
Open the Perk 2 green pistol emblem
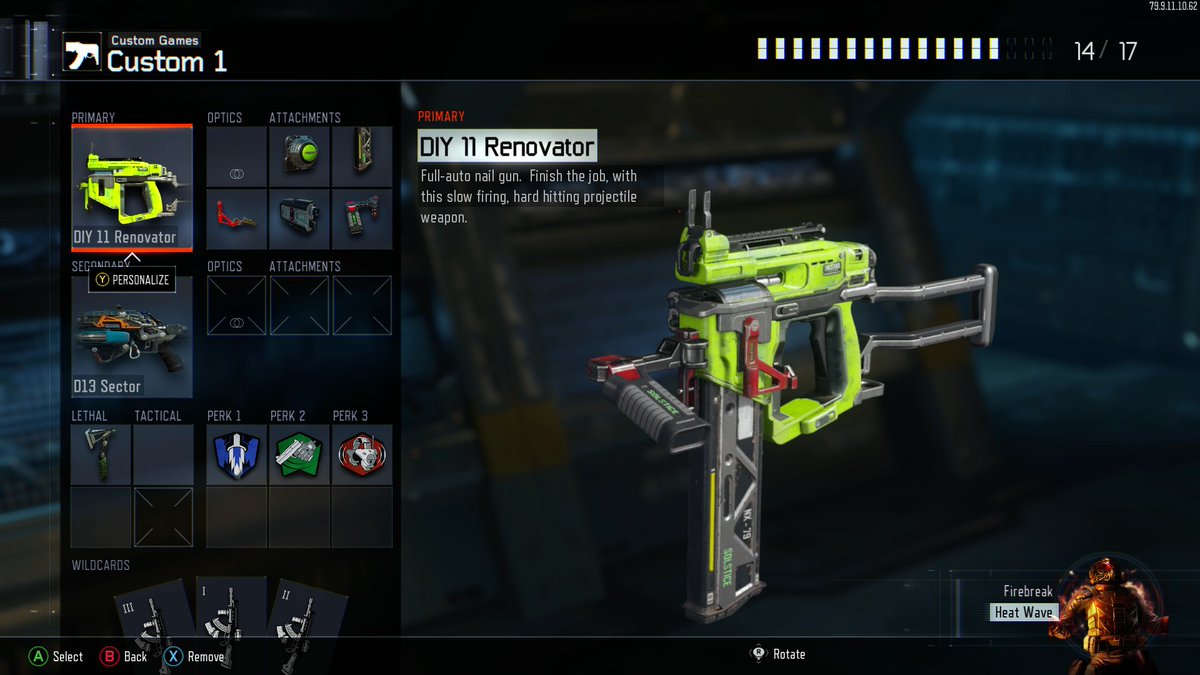click(299, 455)
